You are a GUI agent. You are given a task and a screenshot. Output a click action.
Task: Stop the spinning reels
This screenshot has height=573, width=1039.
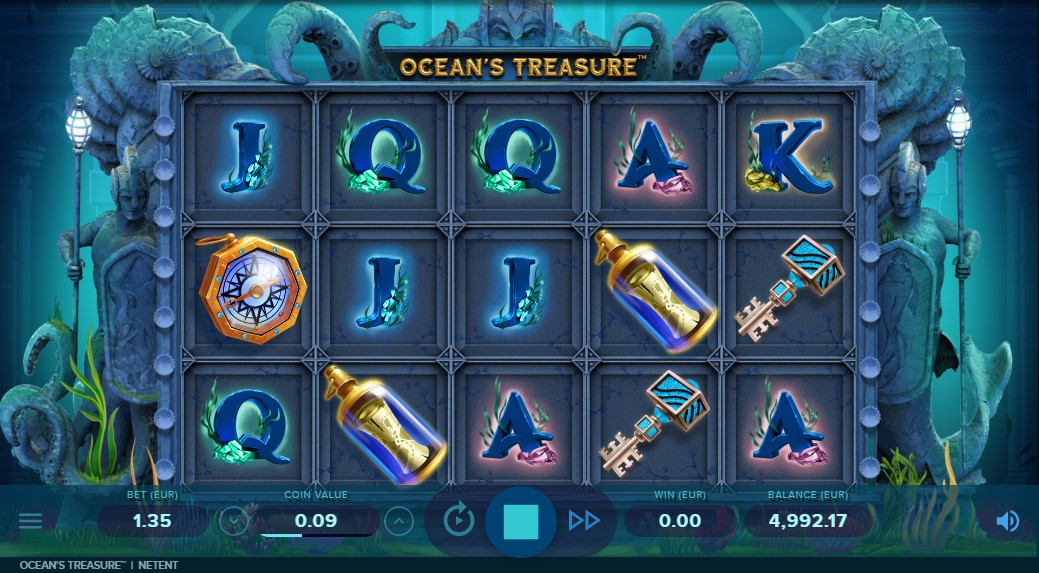coord(520,521)
